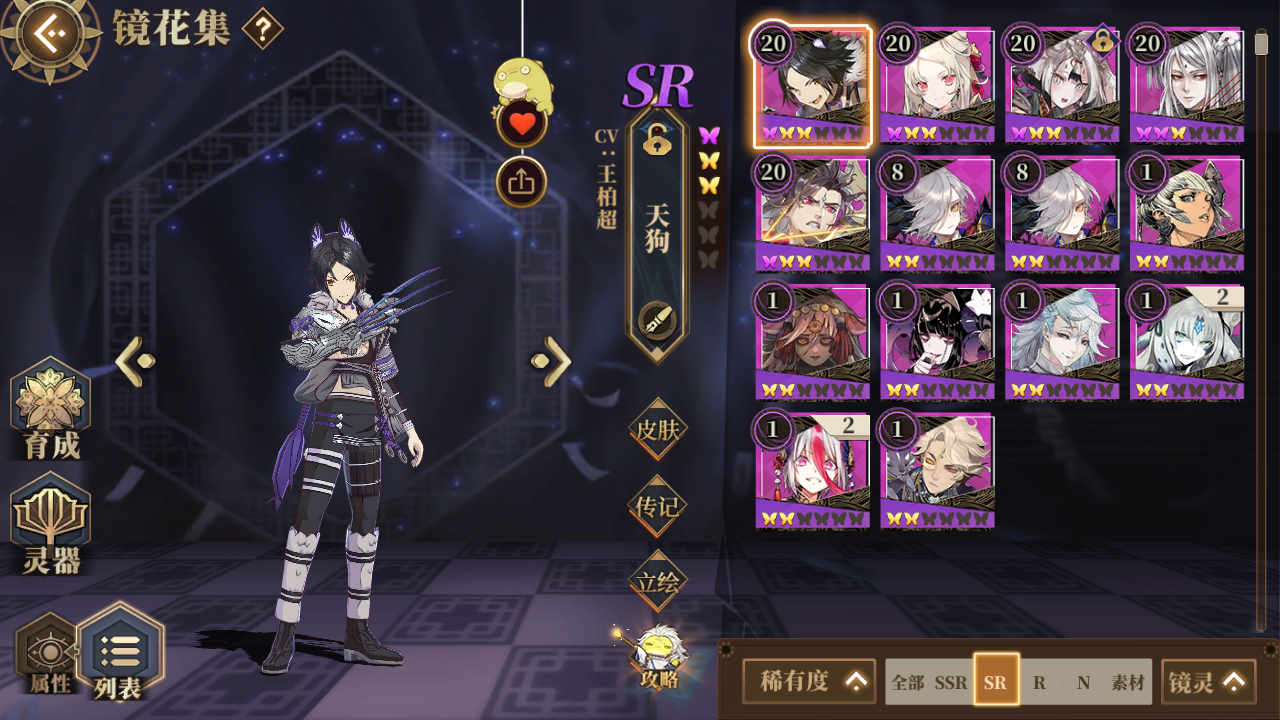The height and width of the screenshot is (720, 1280).
Task: Open the 皮肤 skins page
Action: click(x=658, y=430)
